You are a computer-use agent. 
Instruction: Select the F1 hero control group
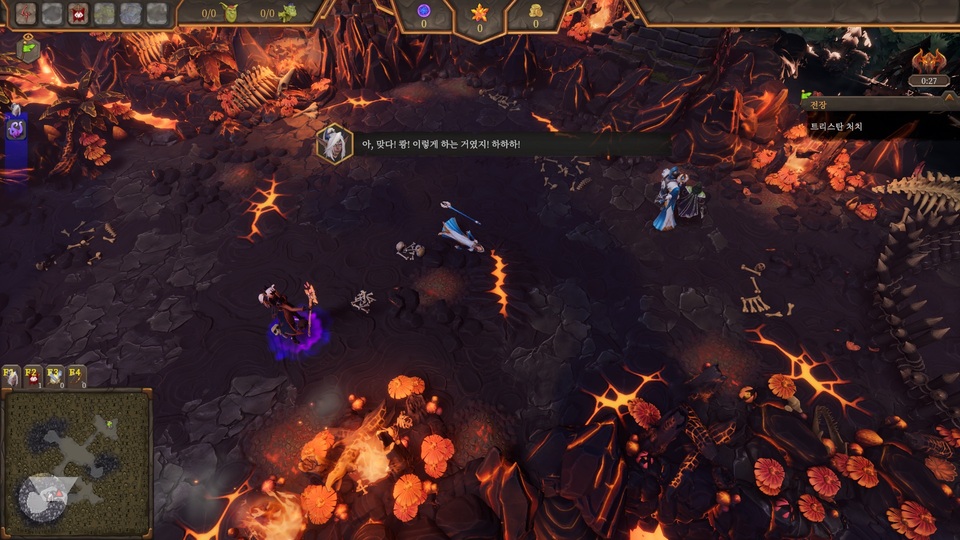pyautogui.click(x=12, y=376)
